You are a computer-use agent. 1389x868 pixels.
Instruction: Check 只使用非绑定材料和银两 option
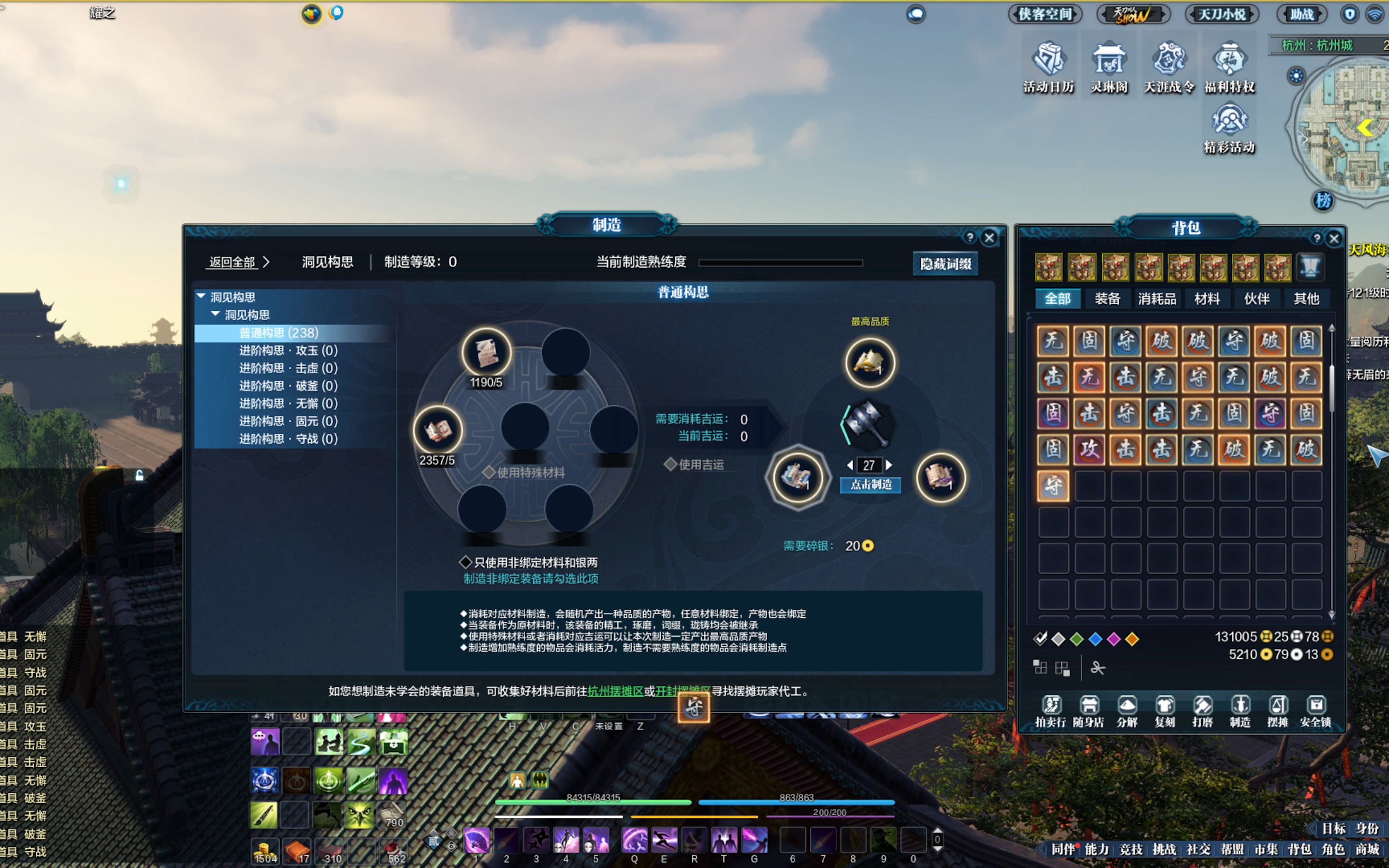(x=465, y=562)
